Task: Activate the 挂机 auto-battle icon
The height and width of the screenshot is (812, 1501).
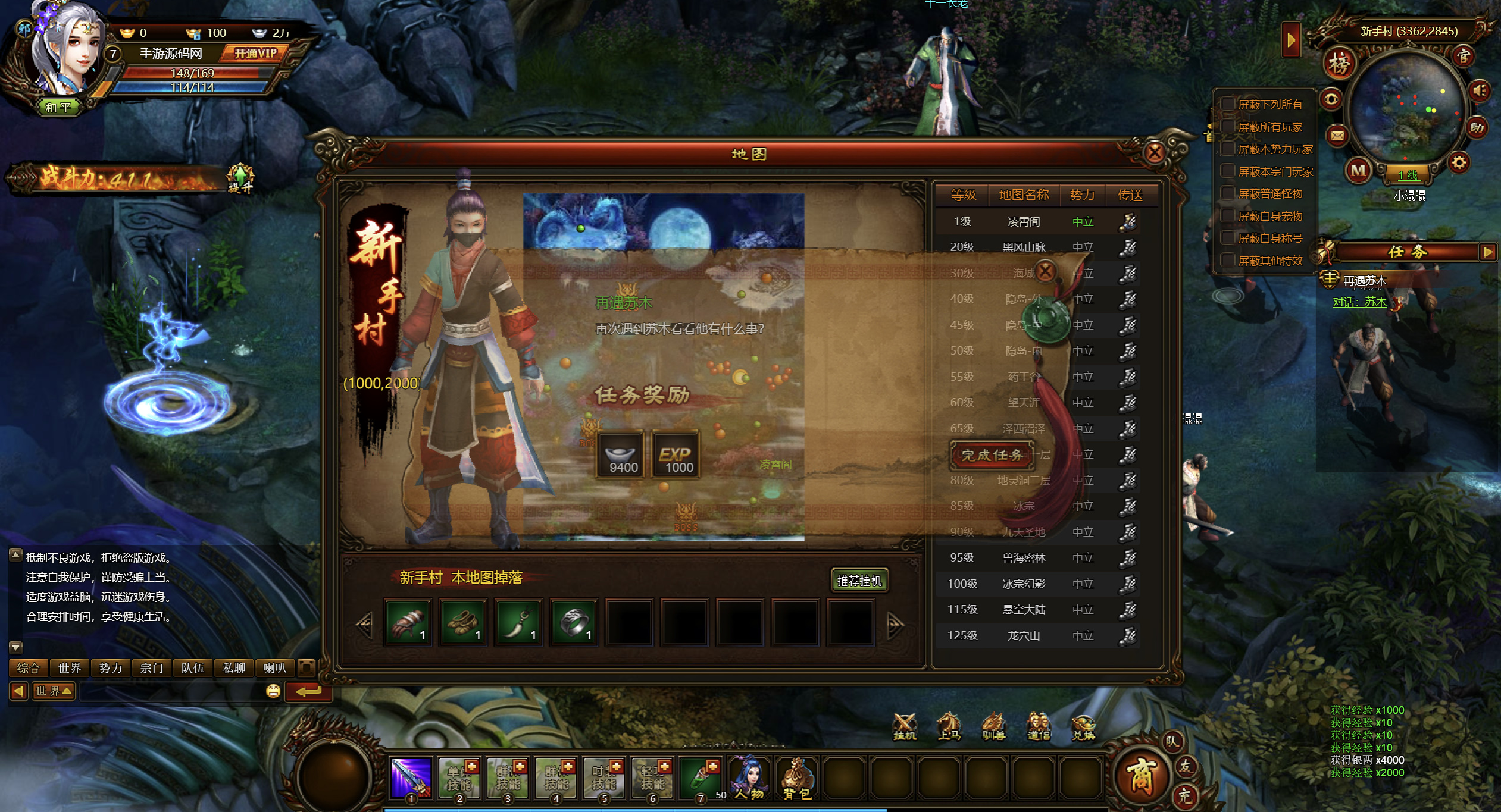Action: [x=905, y=726]
